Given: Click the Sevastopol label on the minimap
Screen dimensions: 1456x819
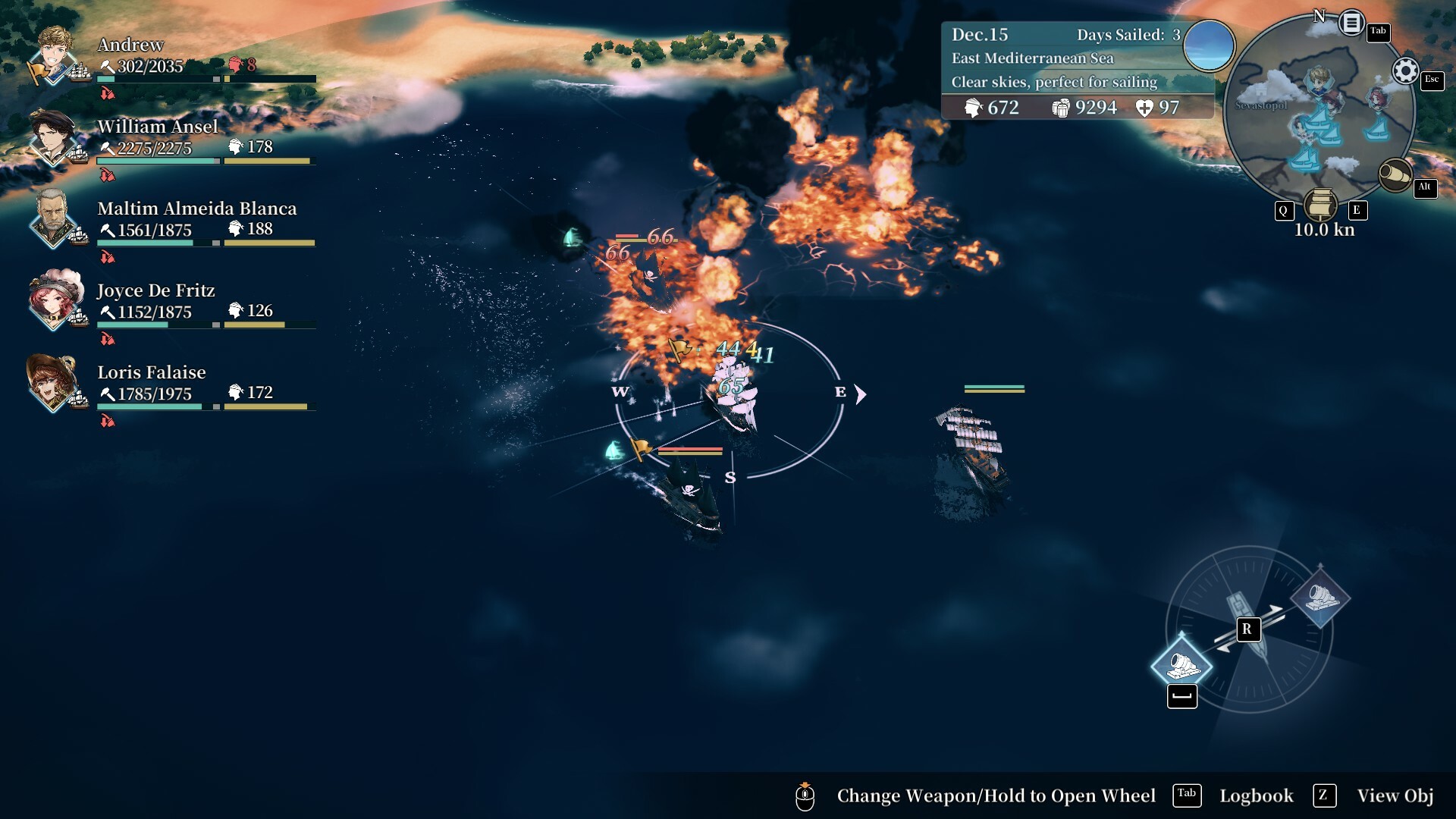Looking at the screenshot, I should pos(1261,105).
